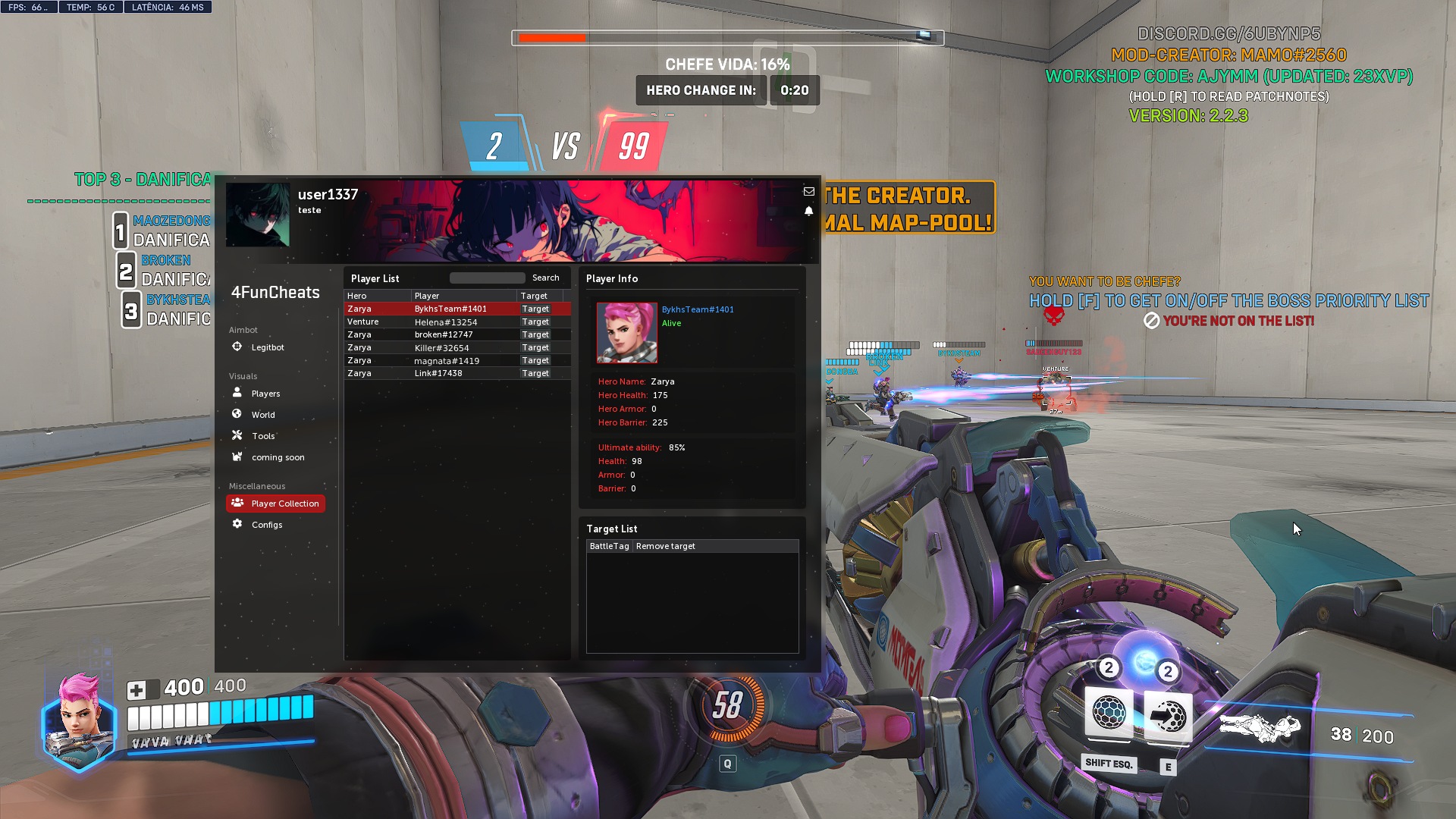1456x819 pixels.
Task: Click the user1337 profile avatar
Action: click(x=258, y=215)
